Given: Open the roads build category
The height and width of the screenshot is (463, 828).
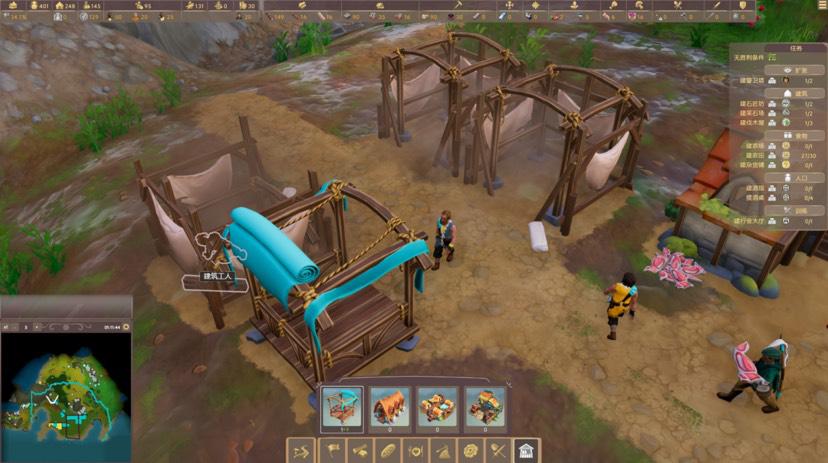Looking at the screenshot, I should pos(302,451).
